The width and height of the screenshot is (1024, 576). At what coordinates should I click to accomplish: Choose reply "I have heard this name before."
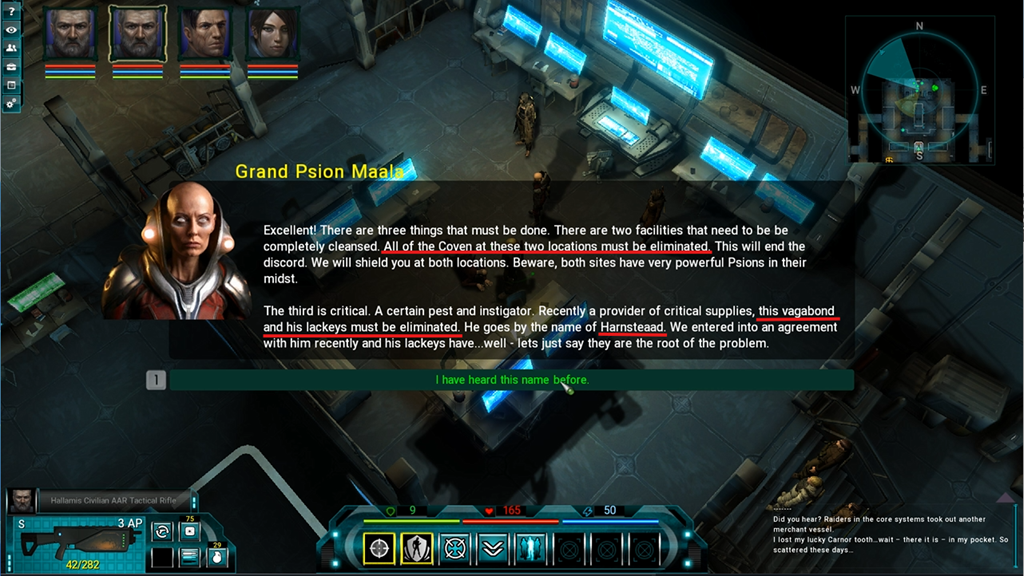click(511, 380)
